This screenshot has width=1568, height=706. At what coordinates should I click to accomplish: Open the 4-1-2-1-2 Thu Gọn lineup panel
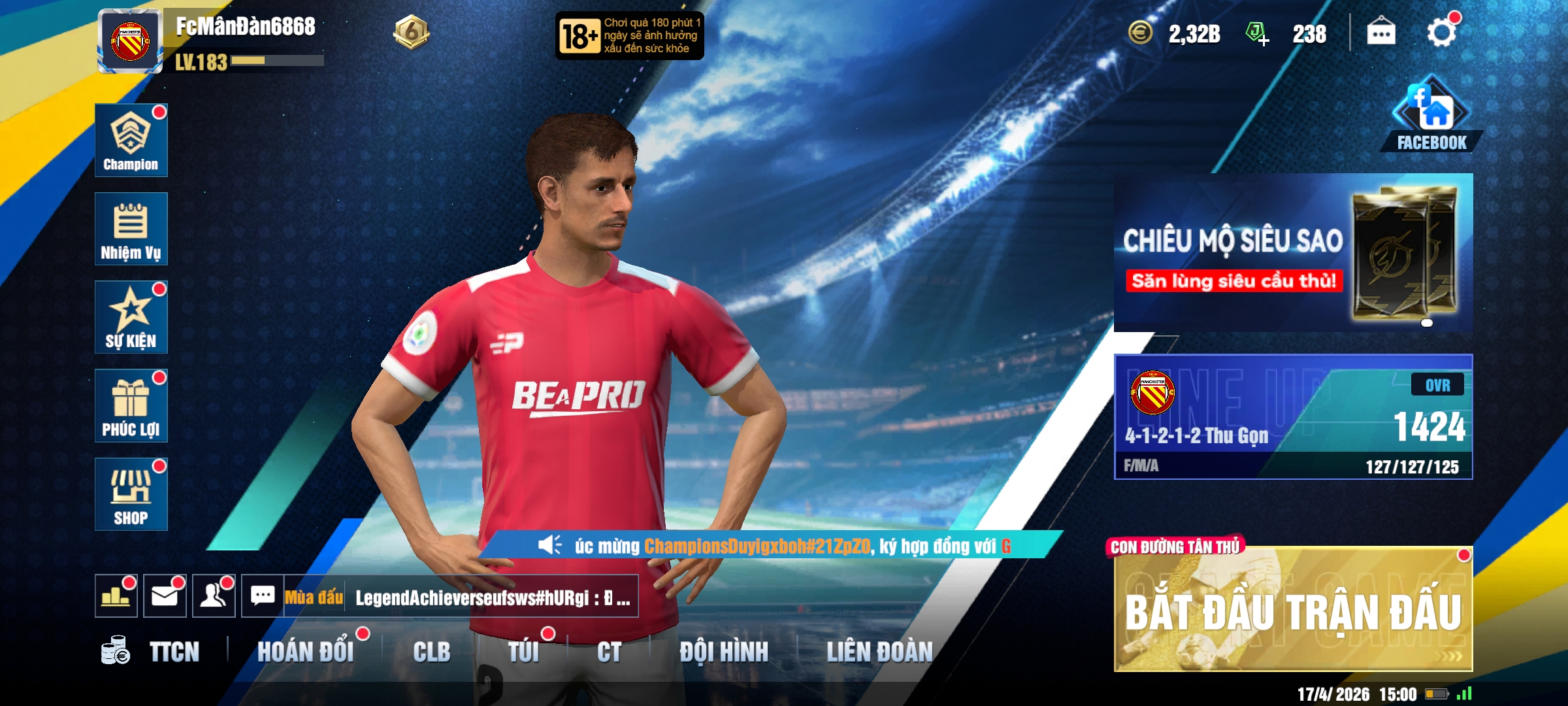tap(1292, 417)
